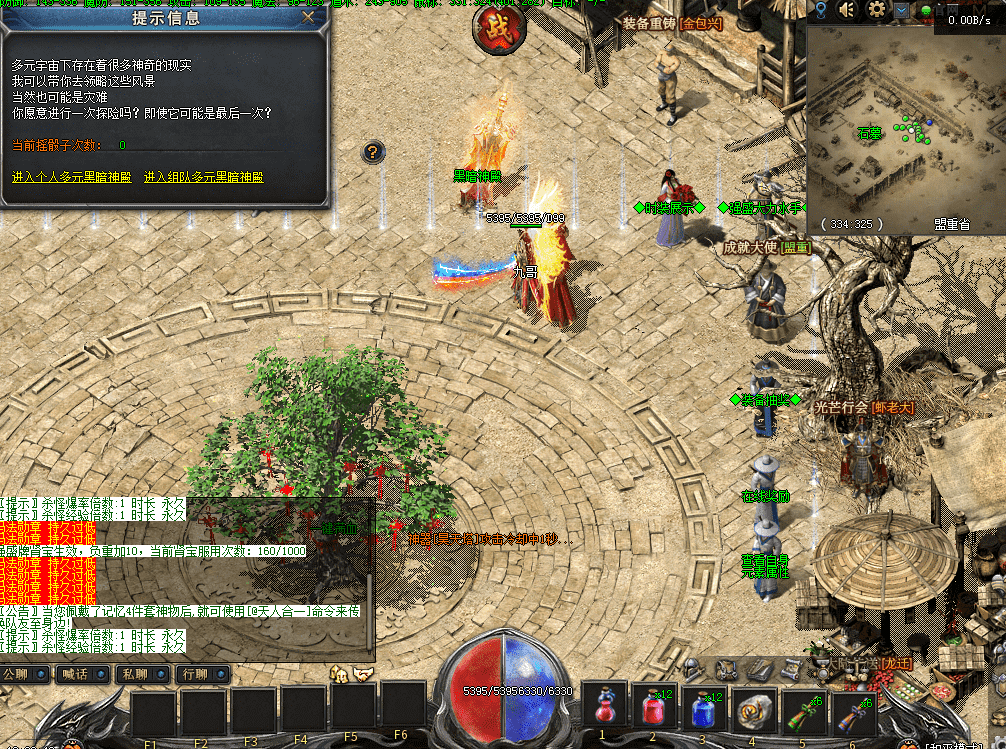Screen dimensions: 1006x749
Task: Use the blue mana potion in slot 3
Action: coord(704,710)
